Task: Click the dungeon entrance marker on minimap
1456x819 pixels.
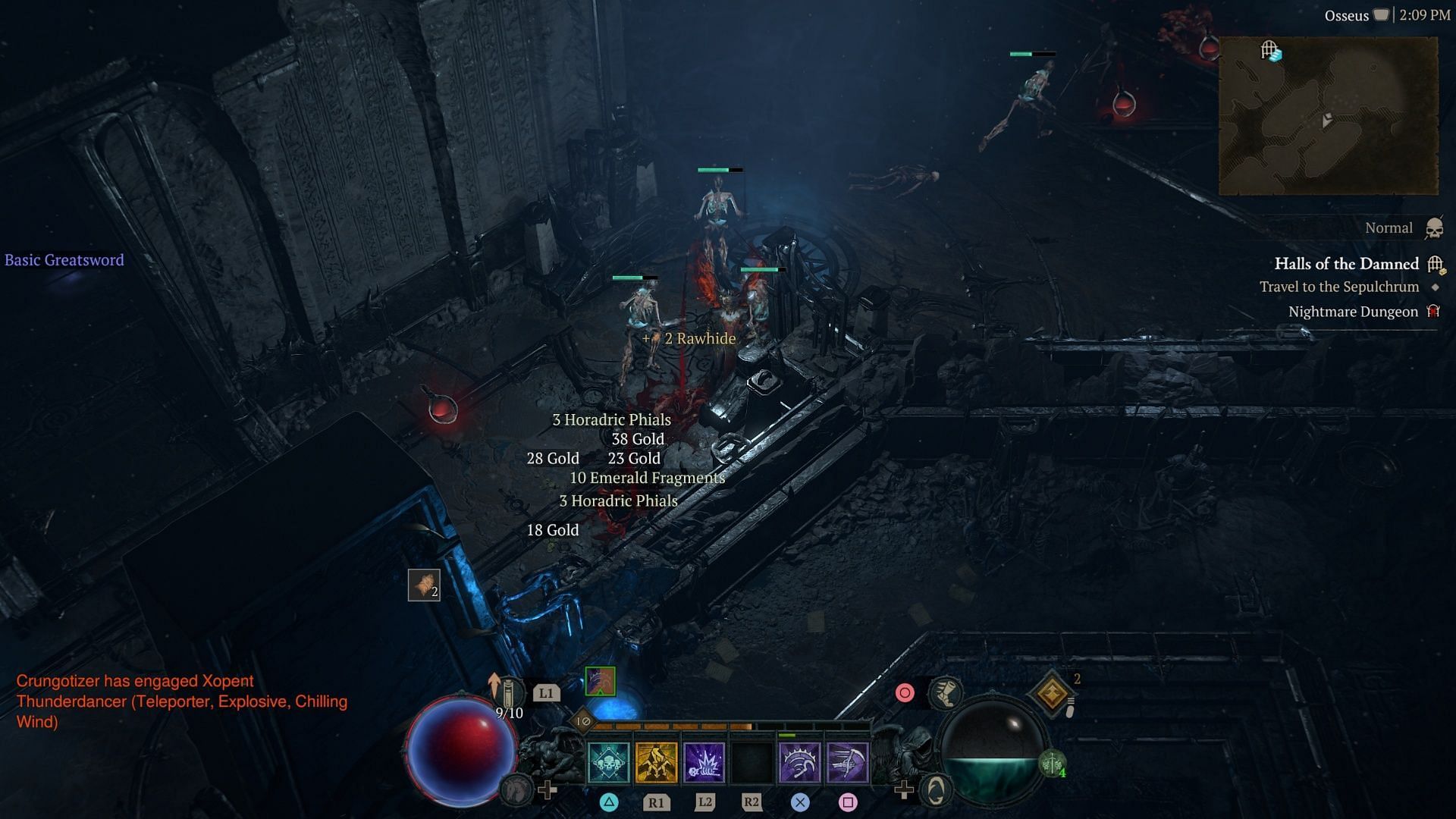Action: point(1271,51)
